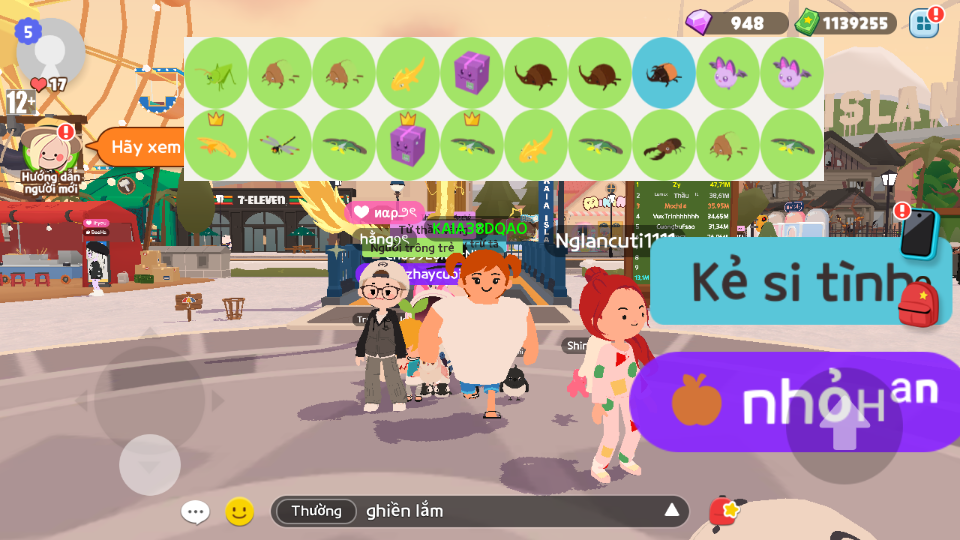Image resolution: width=960 pixels, height=540 pixels.
Task: Choose the purple box without a crown
Action: coord(472,73)
